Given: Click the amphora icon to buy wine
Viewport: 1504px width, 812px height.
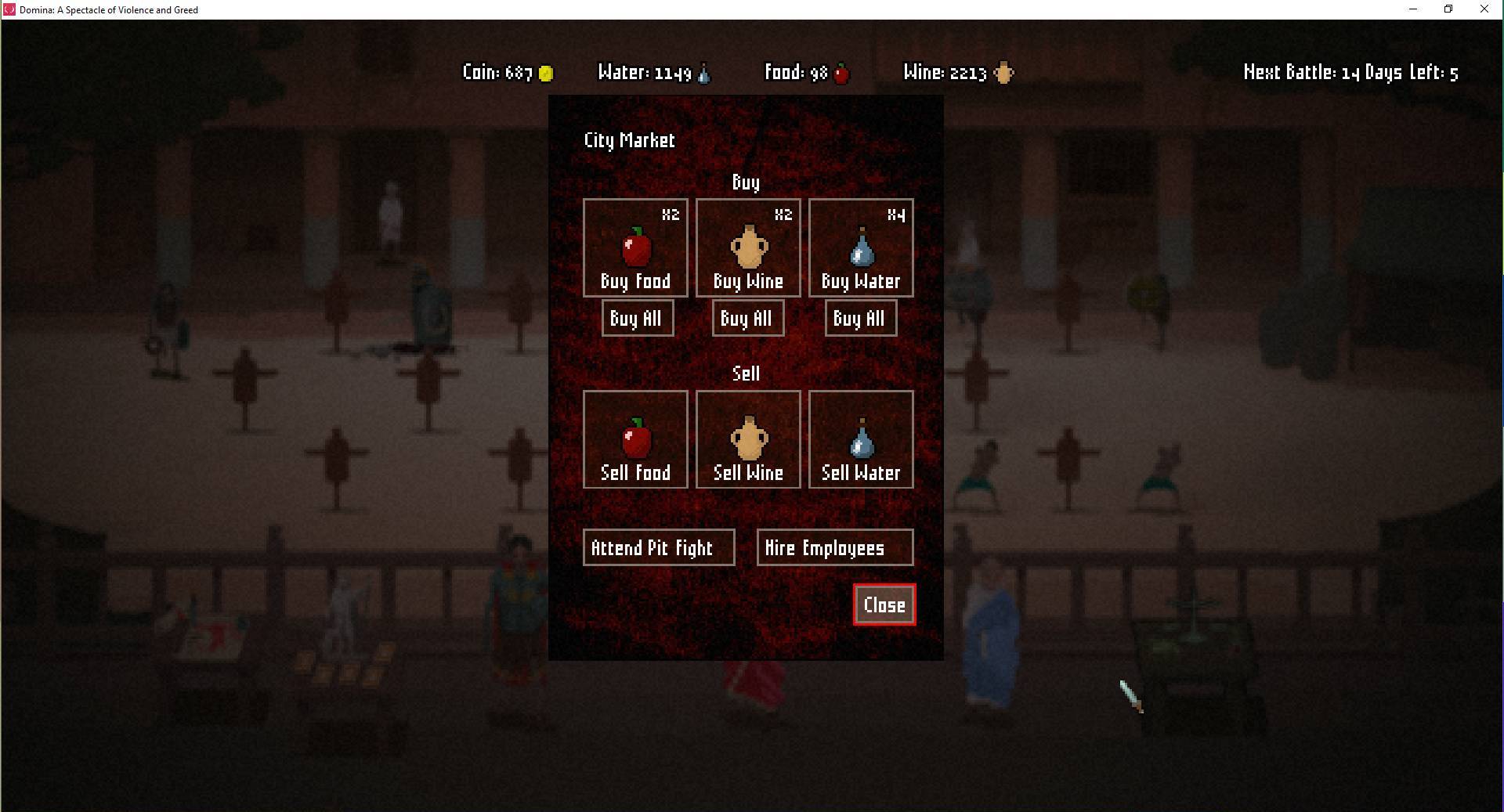Looking at the screenshot, I should pyautogui.click(x=747, y=245).
